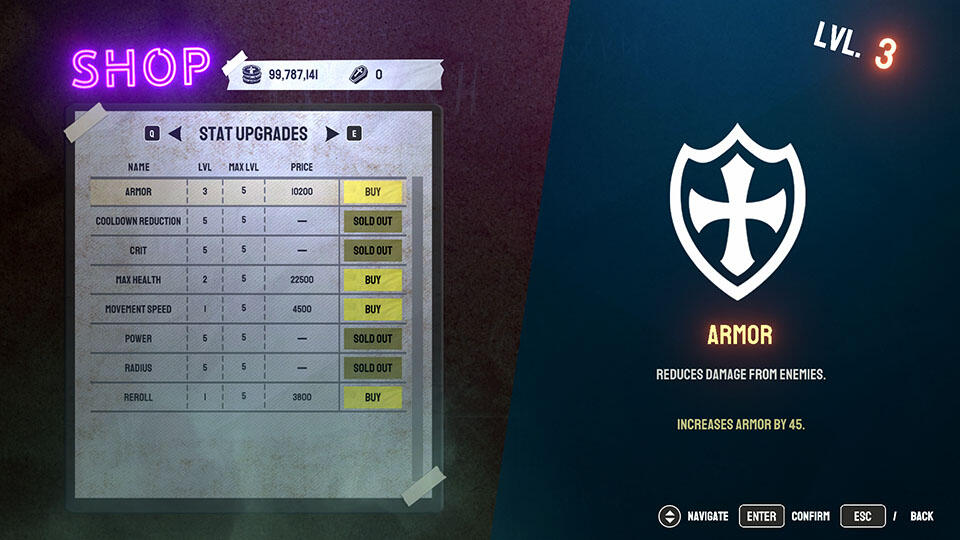This screenshot has width=960, height=540.
Task: Select the Power upgrade row
Action: 139,339
